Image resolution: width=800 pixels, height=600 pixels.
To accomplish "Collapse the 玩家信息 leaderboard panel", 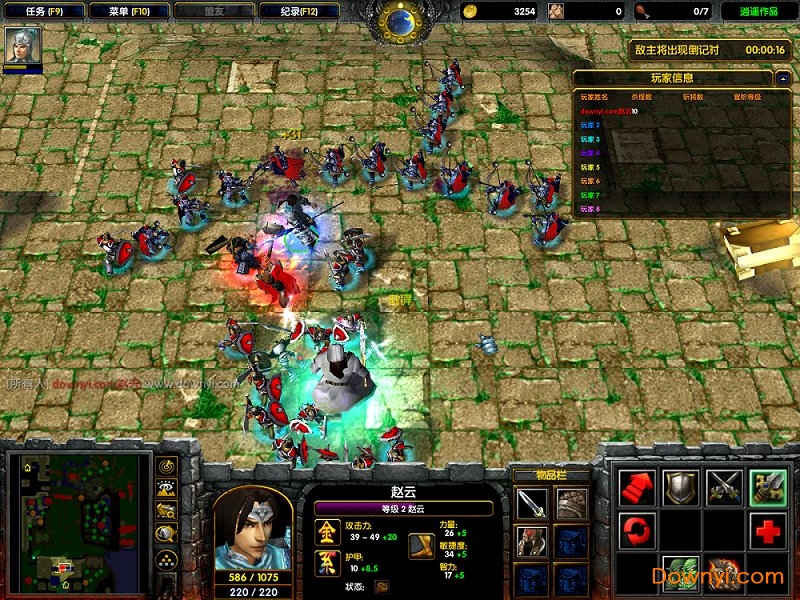I will (782, 78).
